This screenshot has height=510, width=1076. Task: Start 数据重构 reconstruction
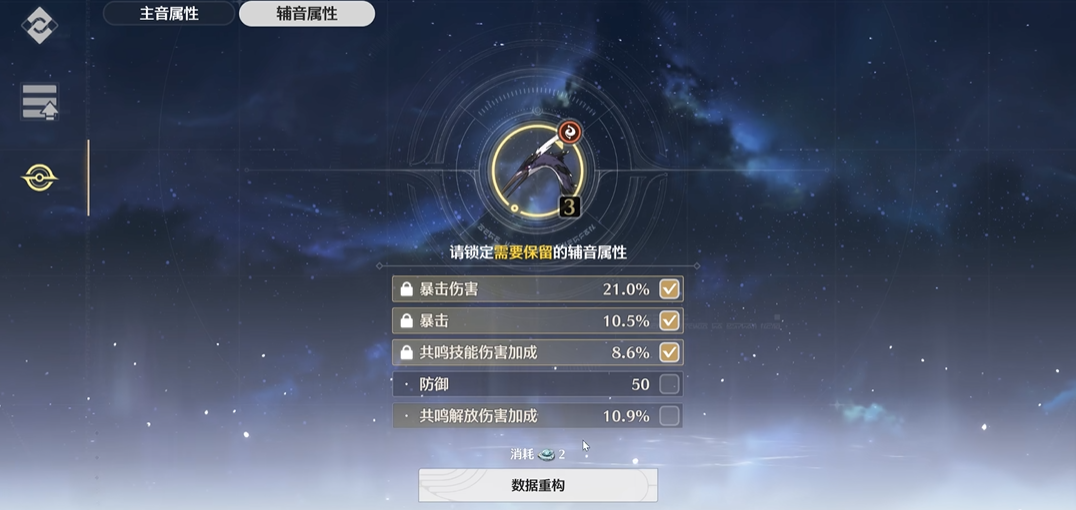coord(538,485)
